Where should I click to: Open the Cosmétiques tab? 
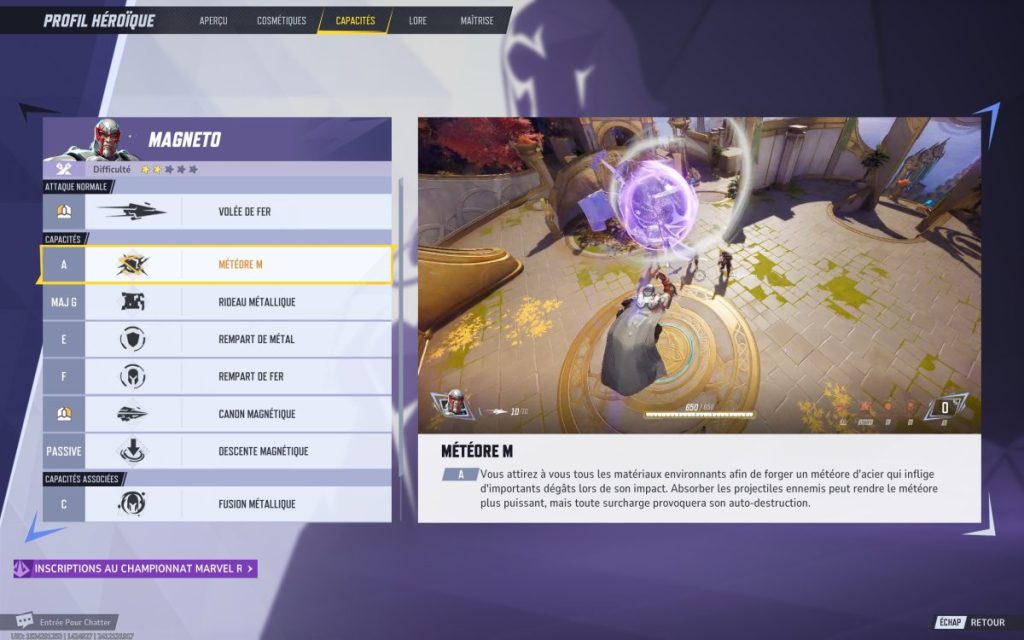pos(281,20)
